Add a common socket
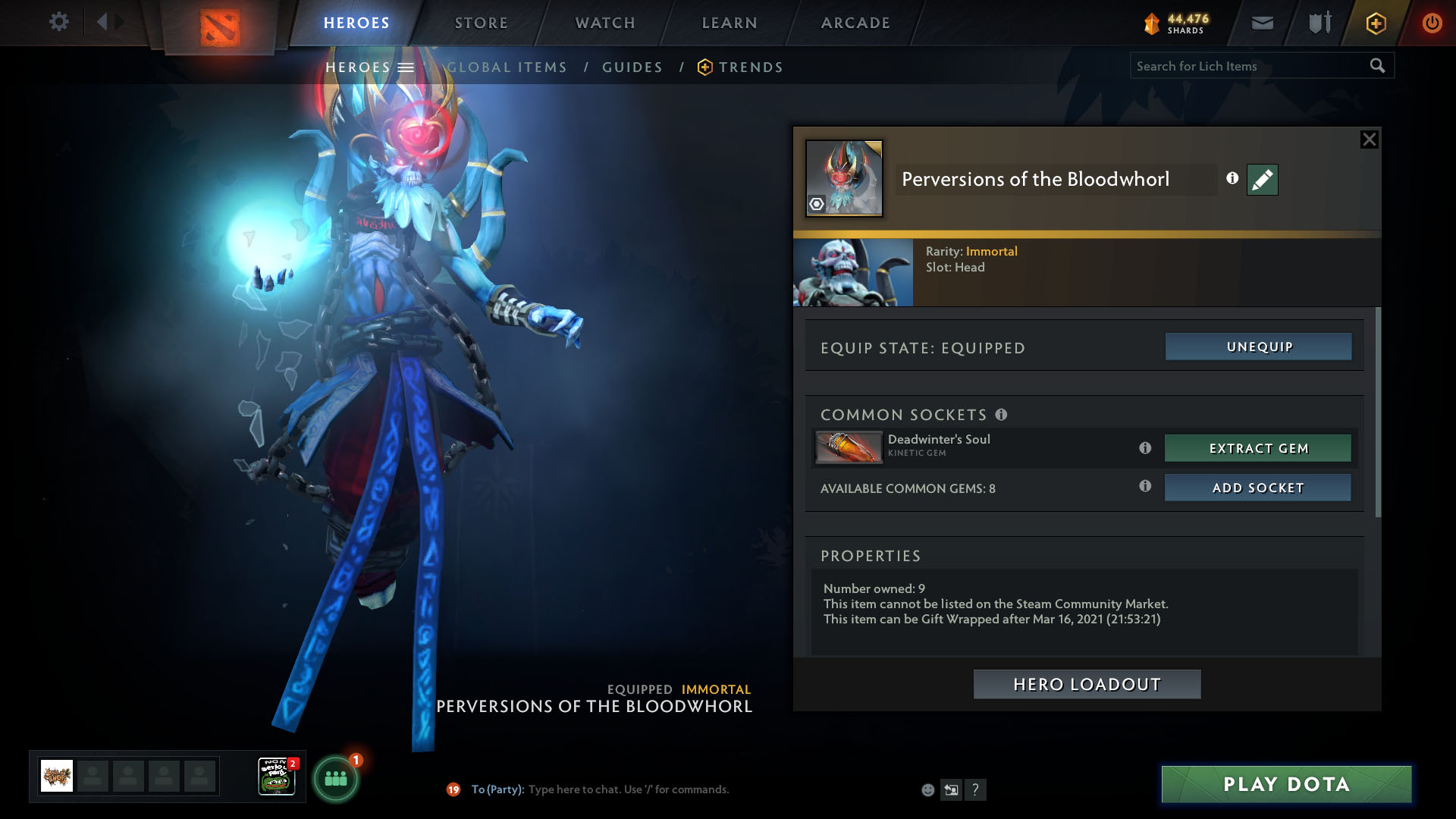Screen dimensions: 1456x819 pyautogui.click(x=1257, y=488)
